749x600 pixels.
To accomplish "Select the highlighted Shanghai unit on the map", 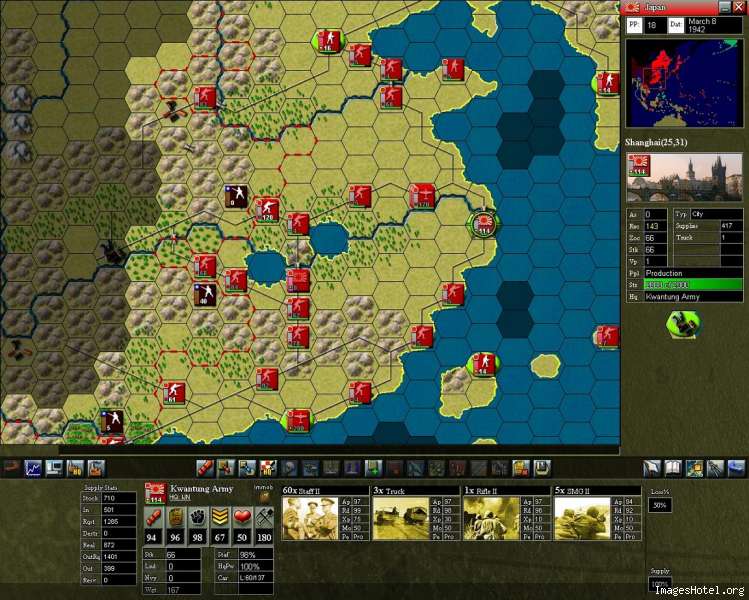I will (x=485, y=224).
